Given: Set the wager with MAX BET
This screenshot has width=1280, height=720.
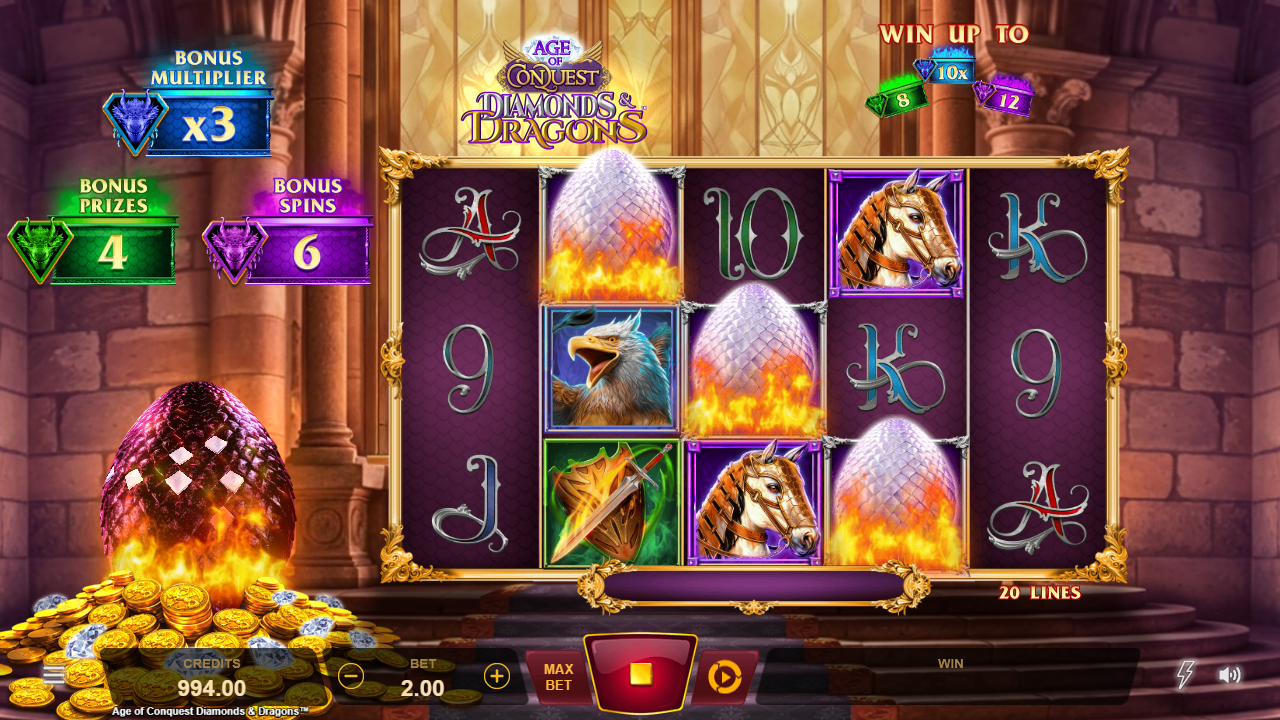Looking at the screenshot, I should (558, 677).
